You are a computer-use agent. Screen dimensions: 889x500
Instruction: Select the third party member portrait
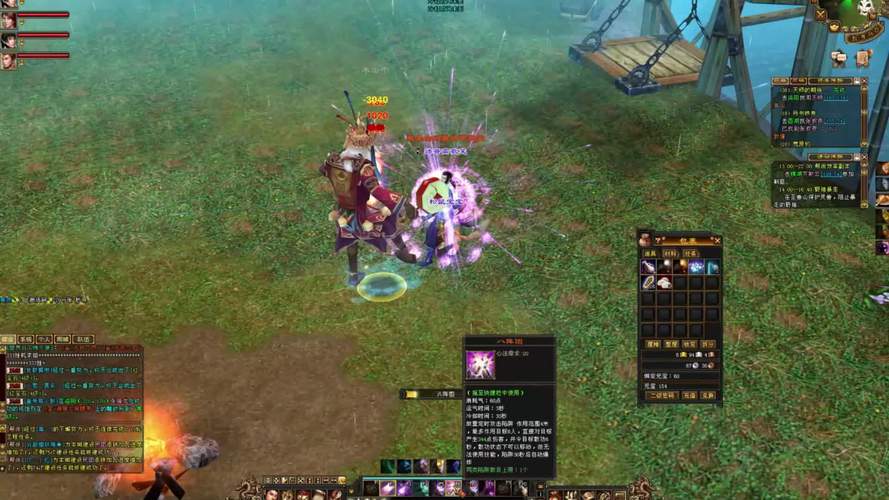coord(8,60)
